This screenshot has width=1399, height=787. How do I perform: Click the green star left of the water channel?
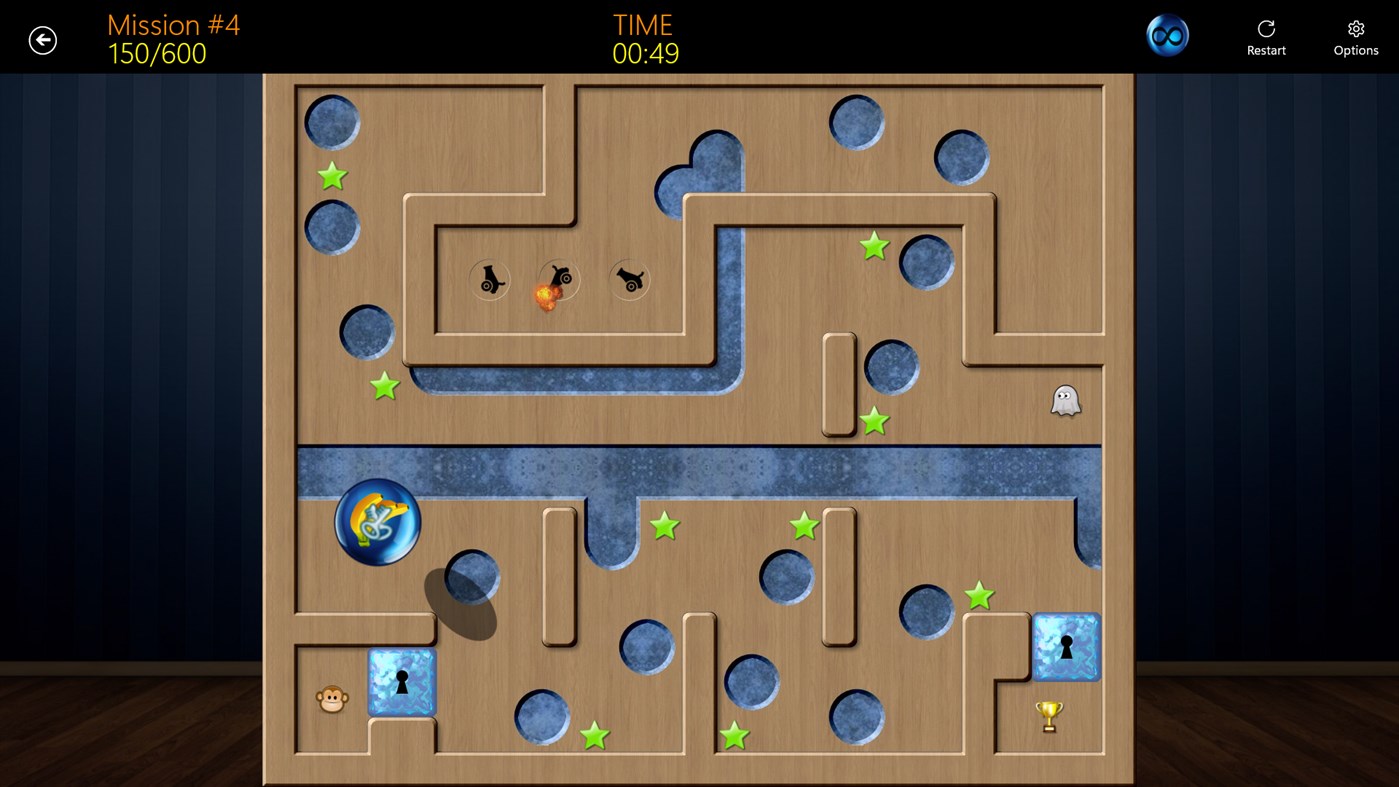coord(384,386)
